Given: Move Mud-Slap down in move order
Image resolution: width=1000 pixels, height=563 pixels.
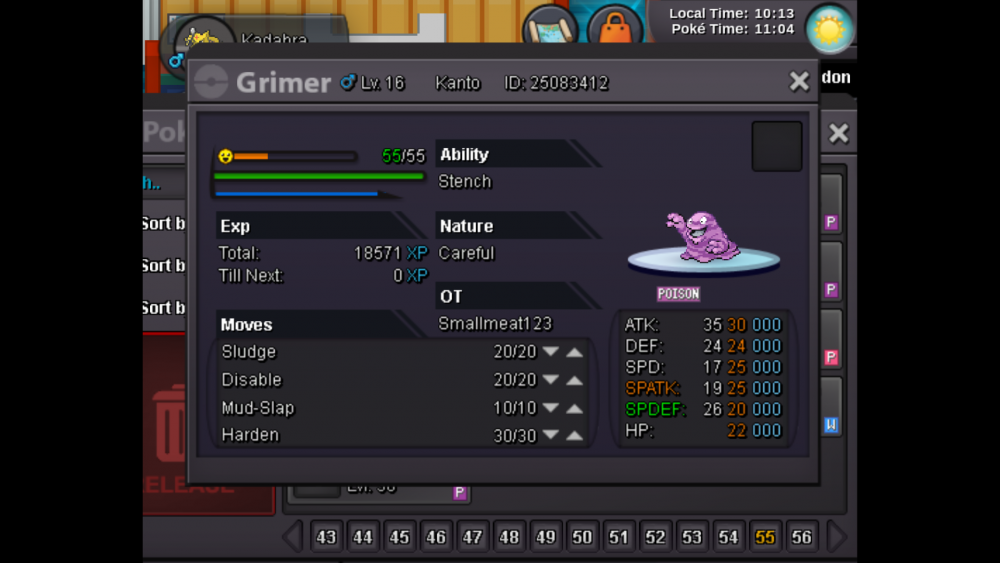Looking at the screenshot, I should (550, 408).
